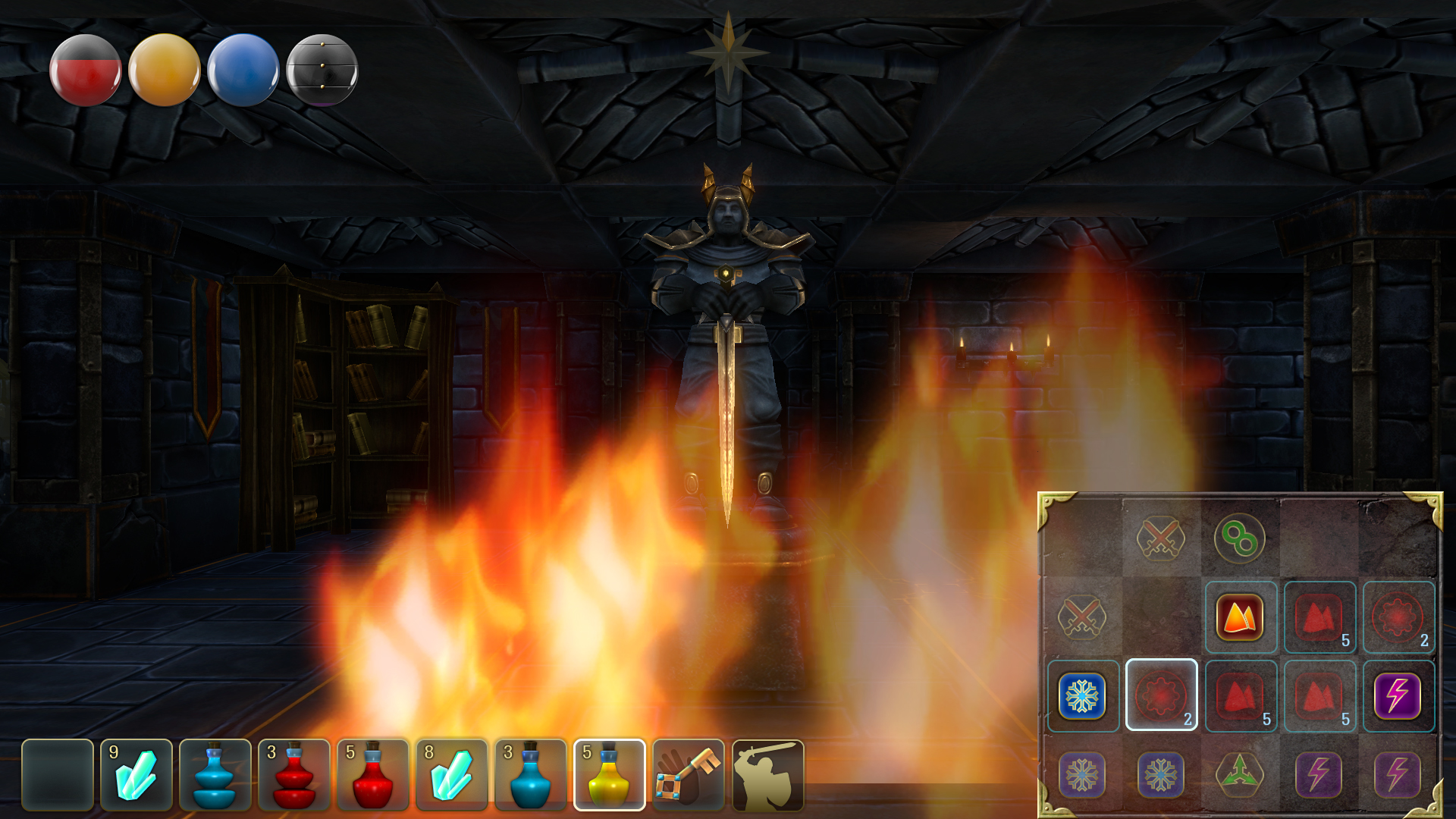Select the green interlocked rings rune

pos(1240,539)
